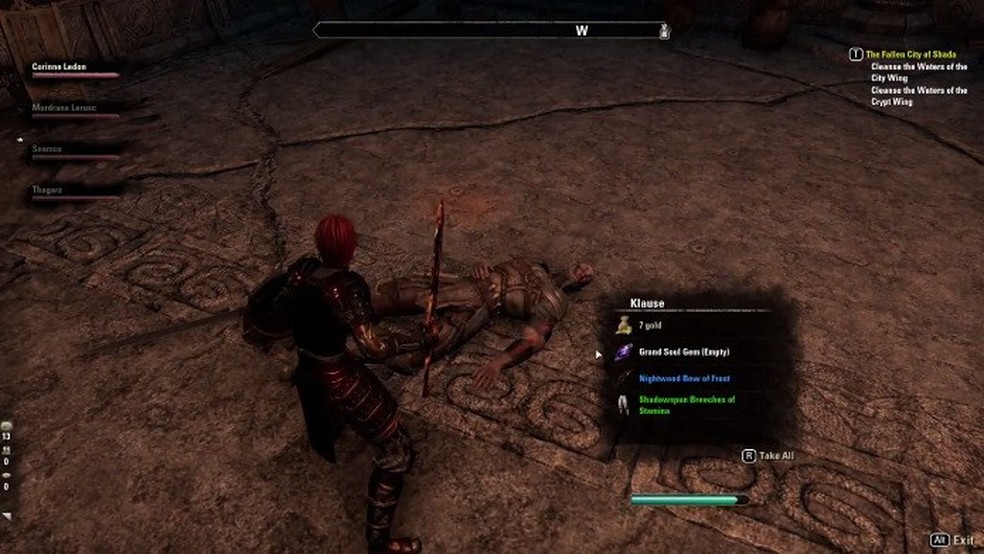Select group member Corinne Ledon
This screenshot has height=554, width=984.
[x=60, y=67]
